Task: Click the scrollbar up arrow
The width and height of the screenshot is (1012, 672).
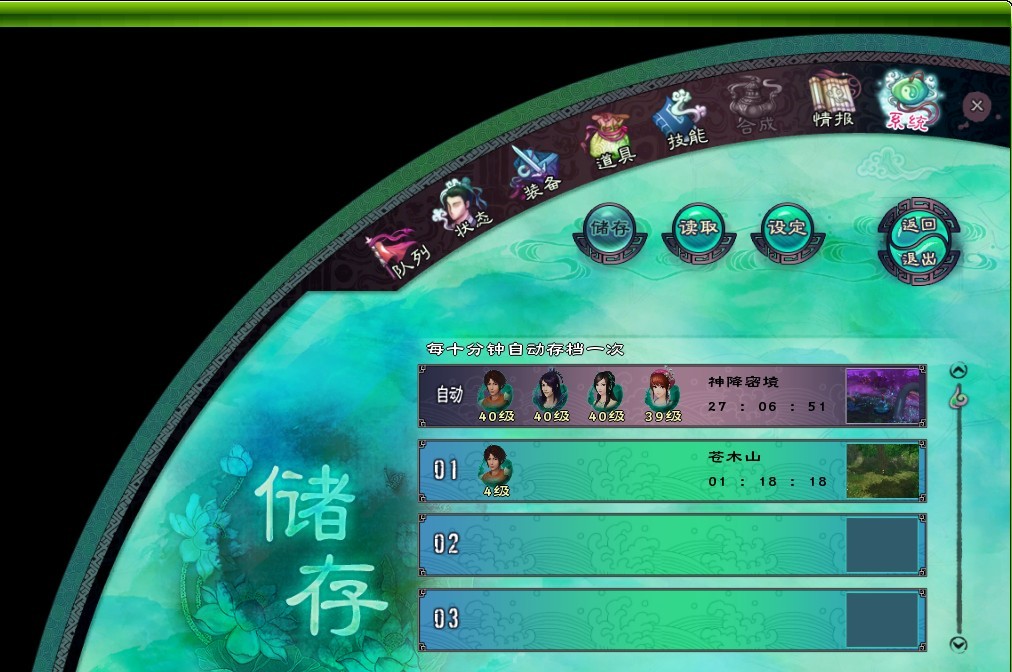Action: click(x=958, y=371)
